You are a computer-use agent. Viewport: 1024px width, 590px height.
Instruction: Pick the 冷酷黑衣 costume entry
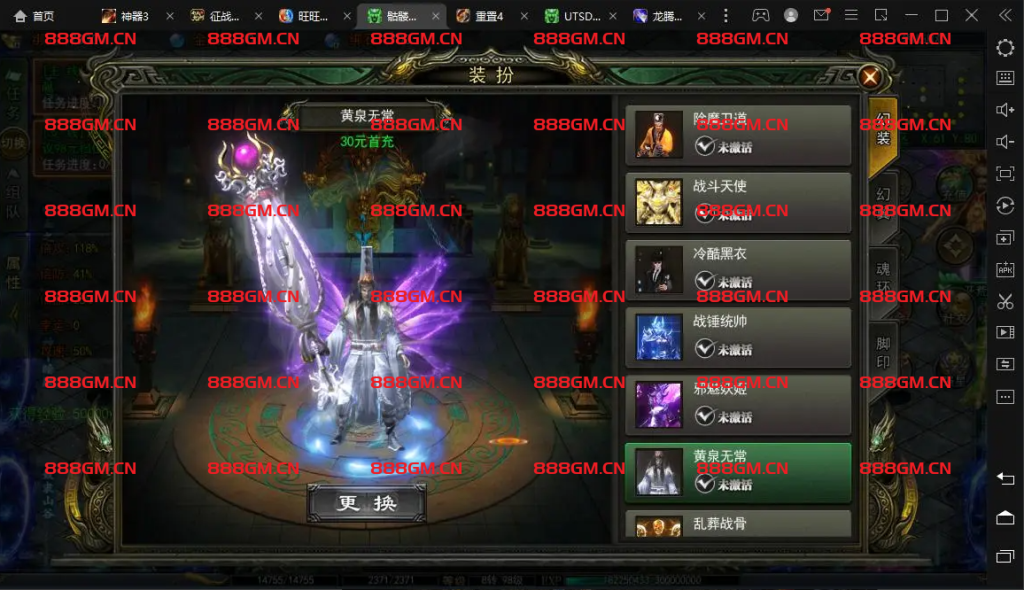[738, 270]
